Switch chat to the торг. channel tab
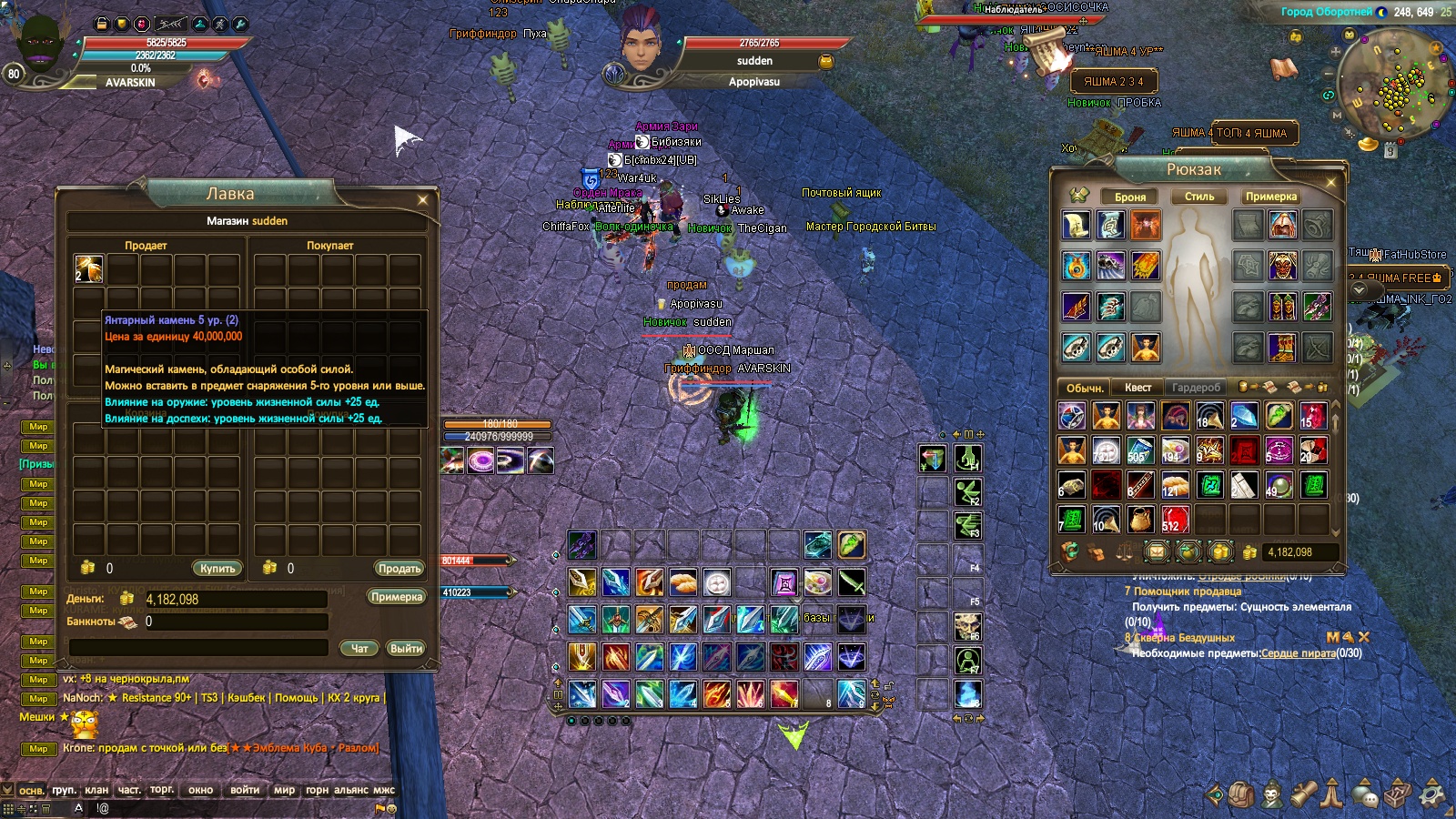The height and width of the screenshot is (819, 1456). click(162, 790)
